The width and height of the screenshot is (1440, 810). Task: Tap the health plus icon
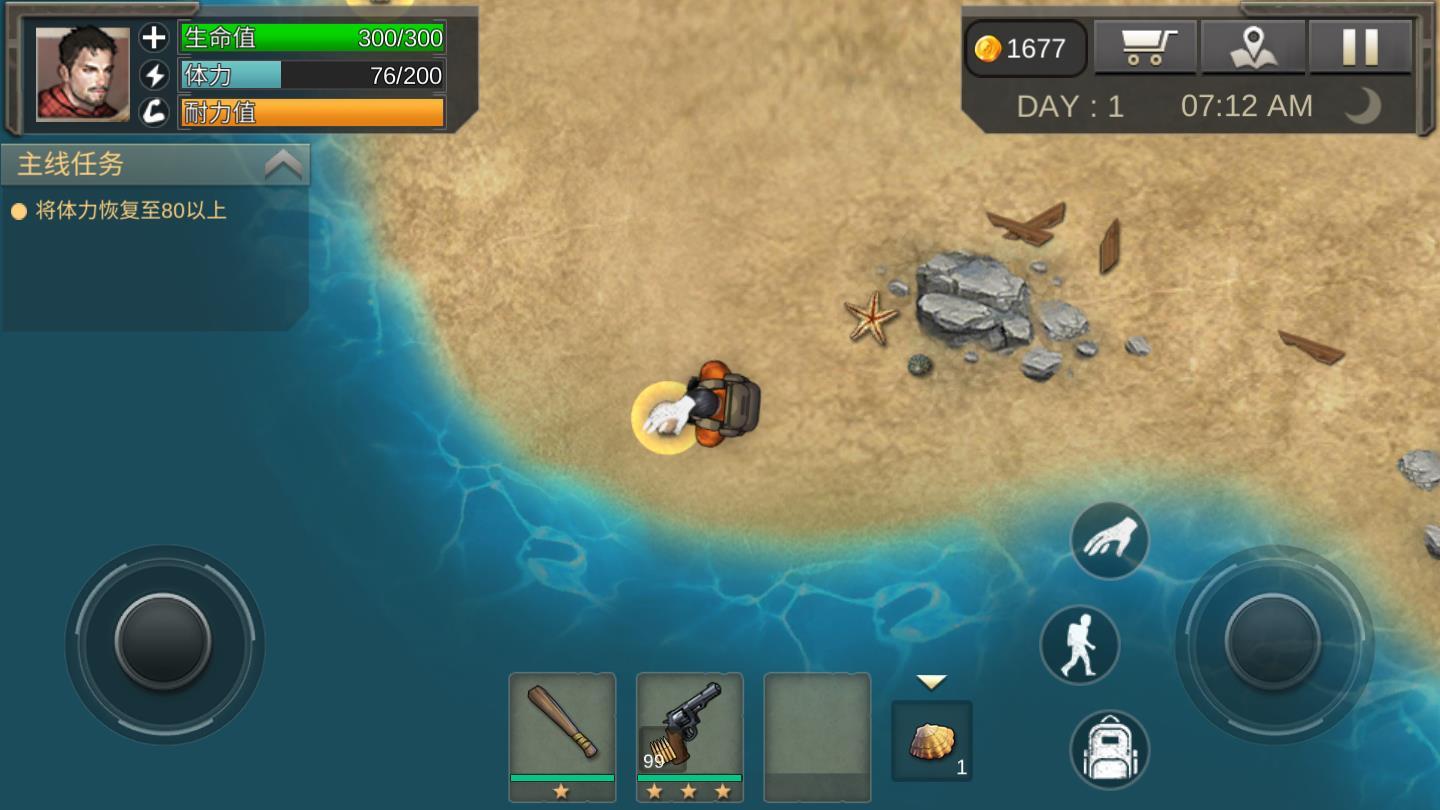click(x=154, y=38)
